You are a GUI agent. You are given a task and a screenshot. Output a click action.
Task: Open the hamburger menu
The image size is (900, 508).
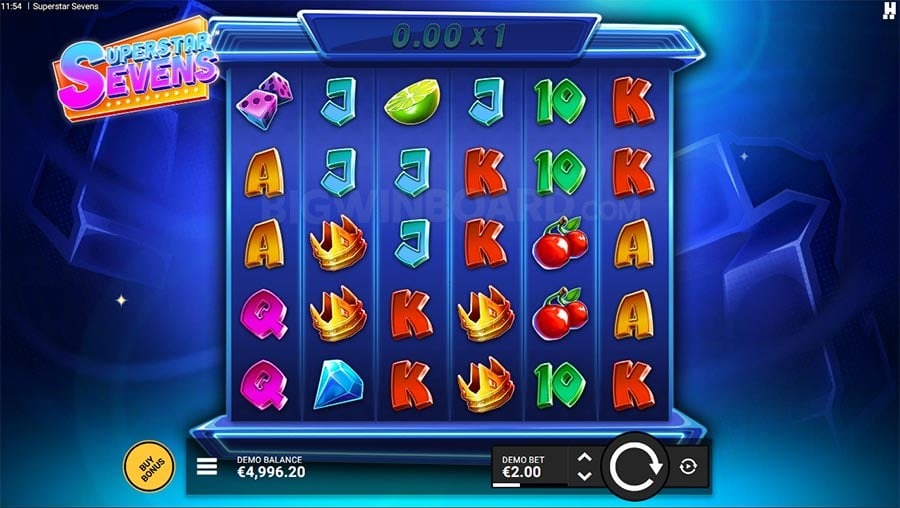pos(207,466)
